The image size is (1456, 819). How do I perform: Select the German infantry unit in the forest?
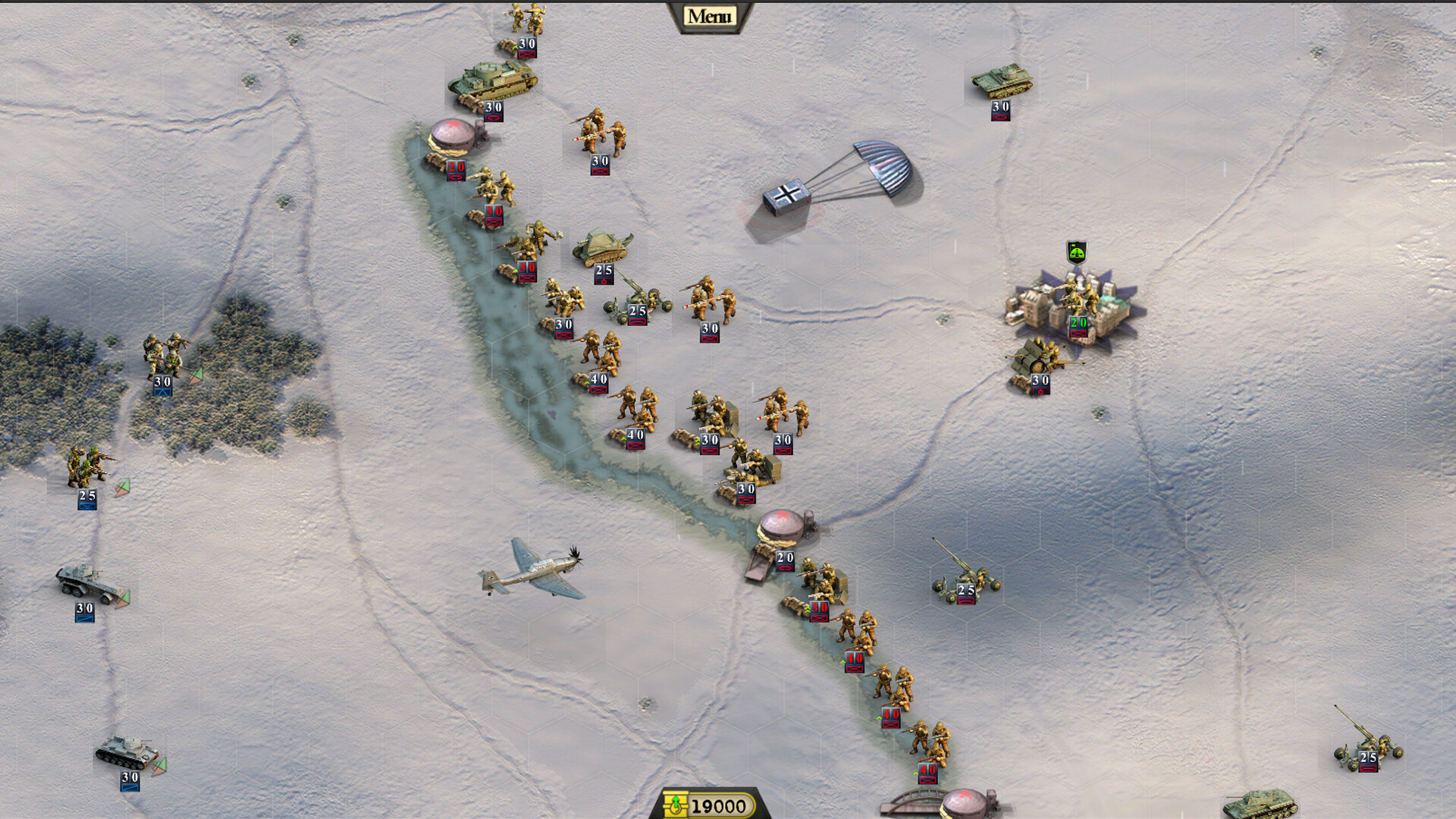pyautogui.click(x=165, y=355)
